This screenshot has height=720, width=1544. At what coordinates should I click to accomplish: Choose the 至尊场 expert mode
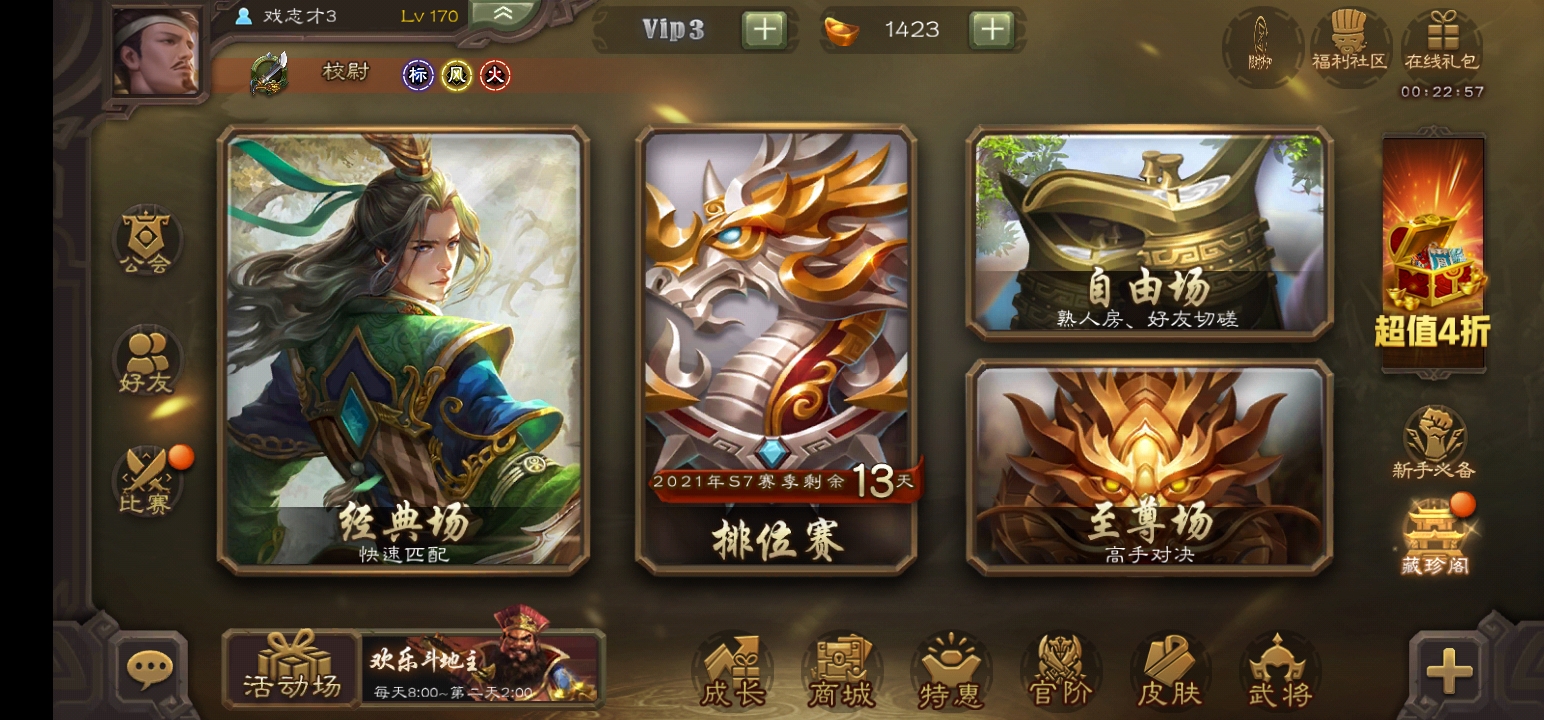click(x=1149, y=467)
